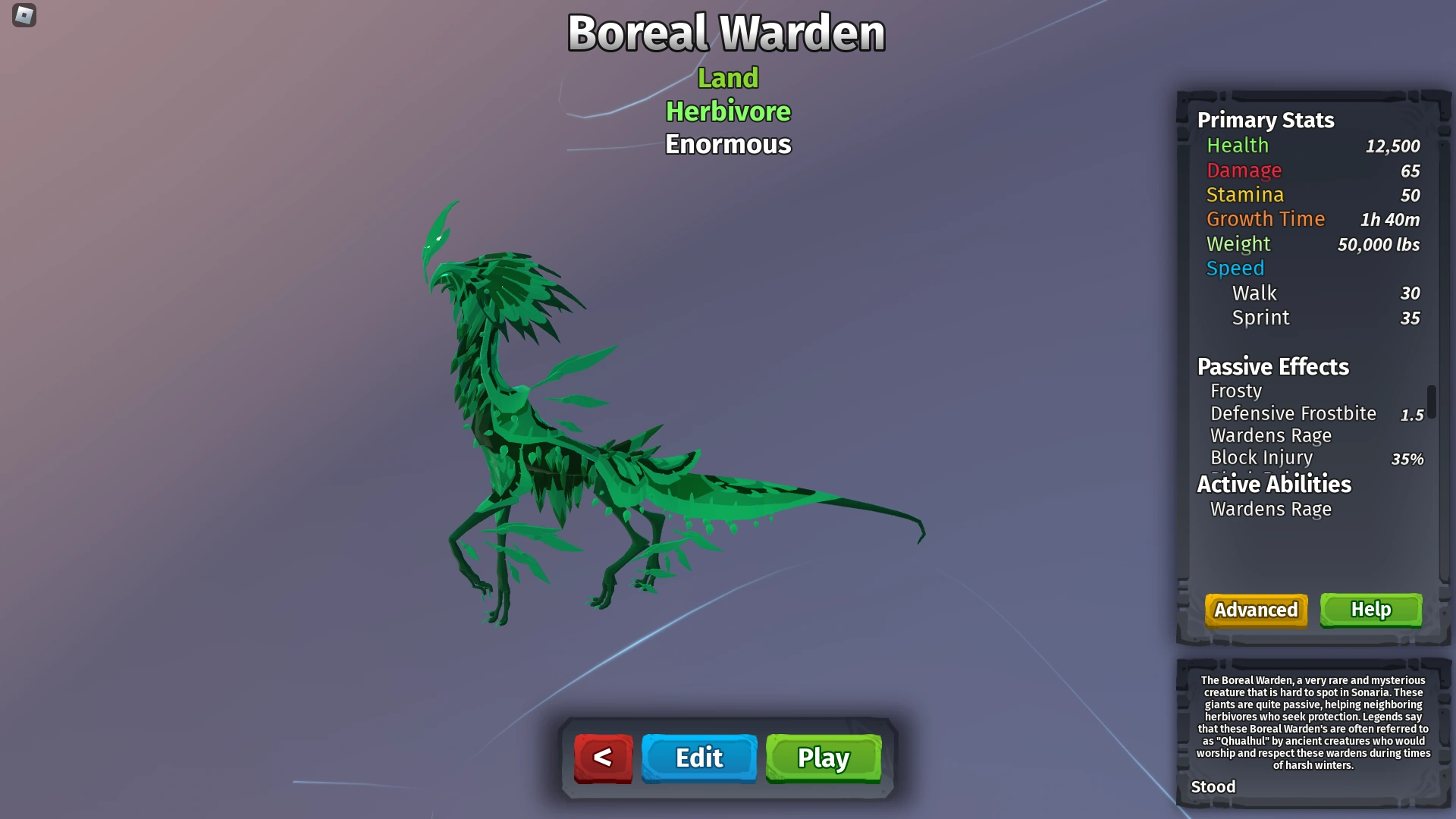Click the Wardens Rage active ability

(1271, 510)
